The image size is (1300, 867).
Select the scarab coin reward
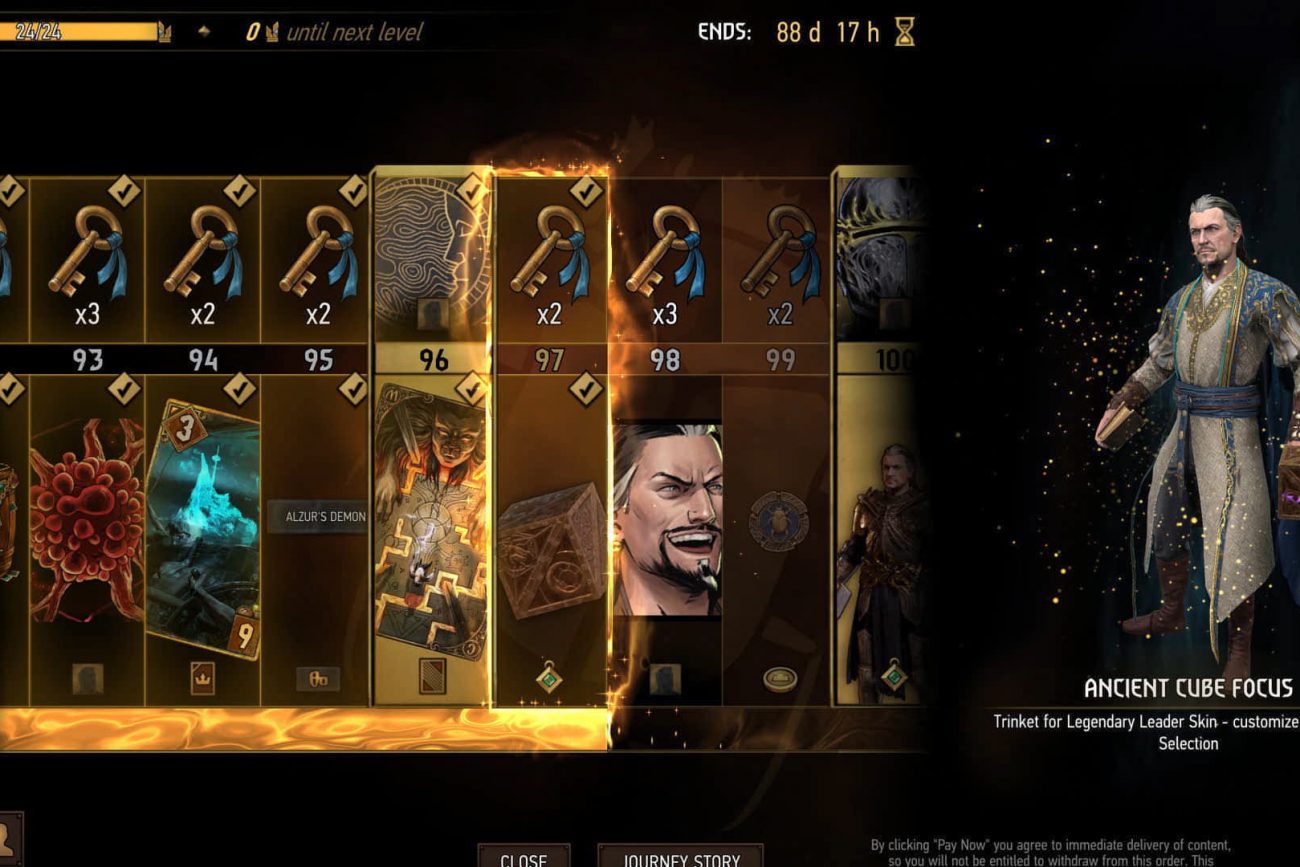tap(779, 520)
